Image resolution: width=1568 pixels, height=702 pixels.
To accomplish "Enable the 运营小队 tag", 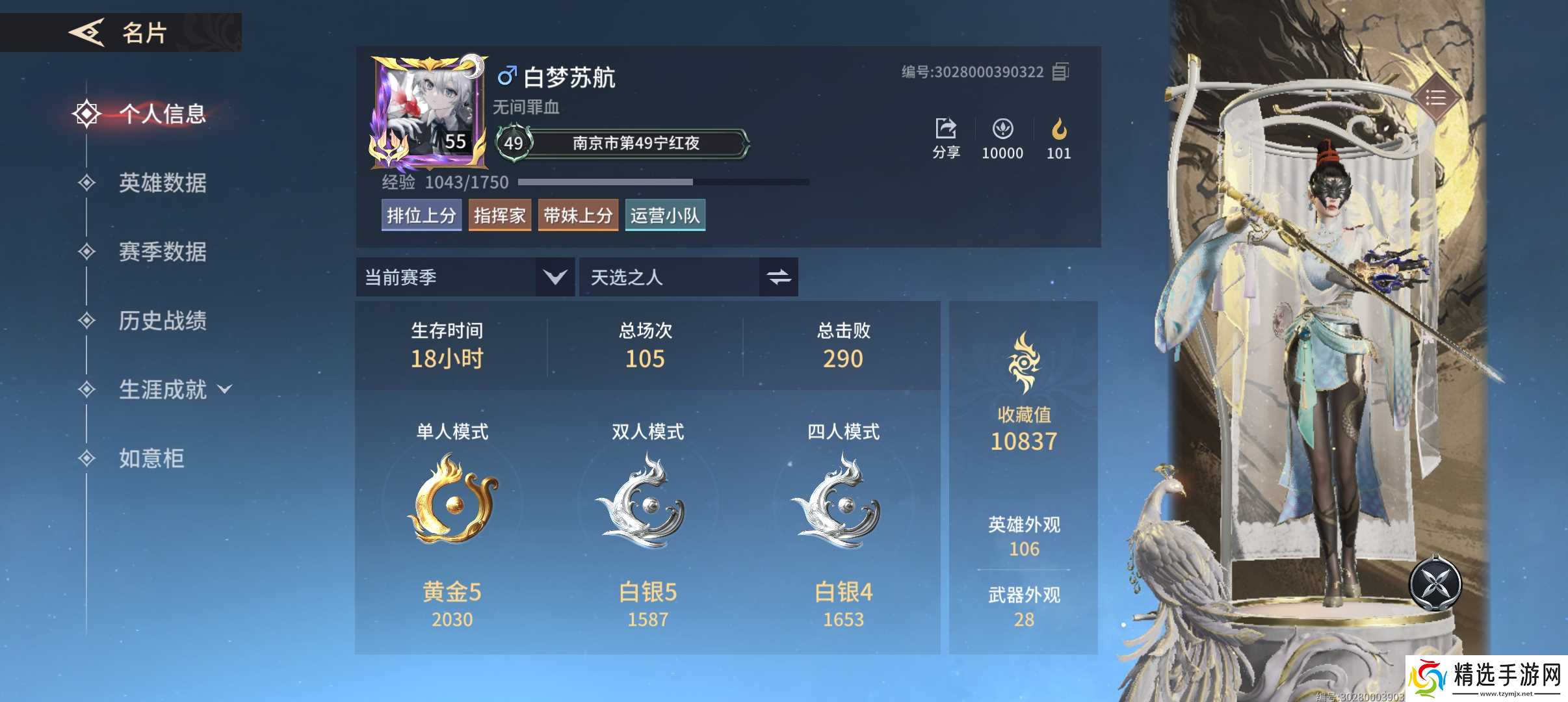I will (x=664, y=214).
